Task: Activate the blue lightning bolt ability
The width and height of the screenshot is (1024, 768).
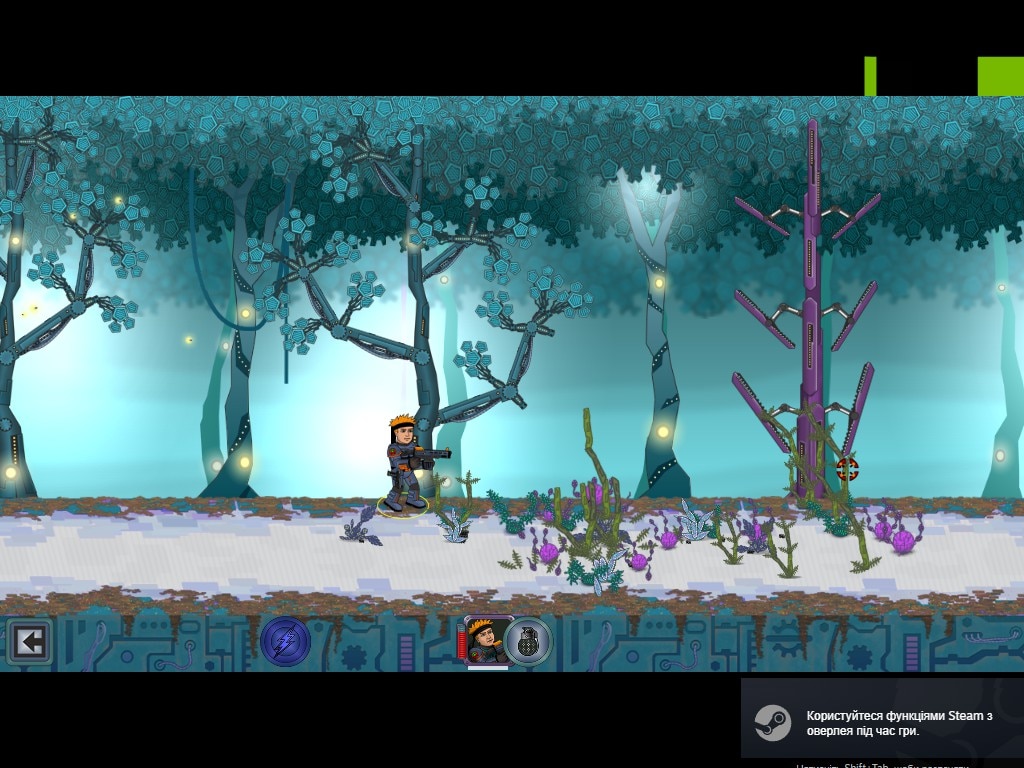Action: click(x=285, y=641)
